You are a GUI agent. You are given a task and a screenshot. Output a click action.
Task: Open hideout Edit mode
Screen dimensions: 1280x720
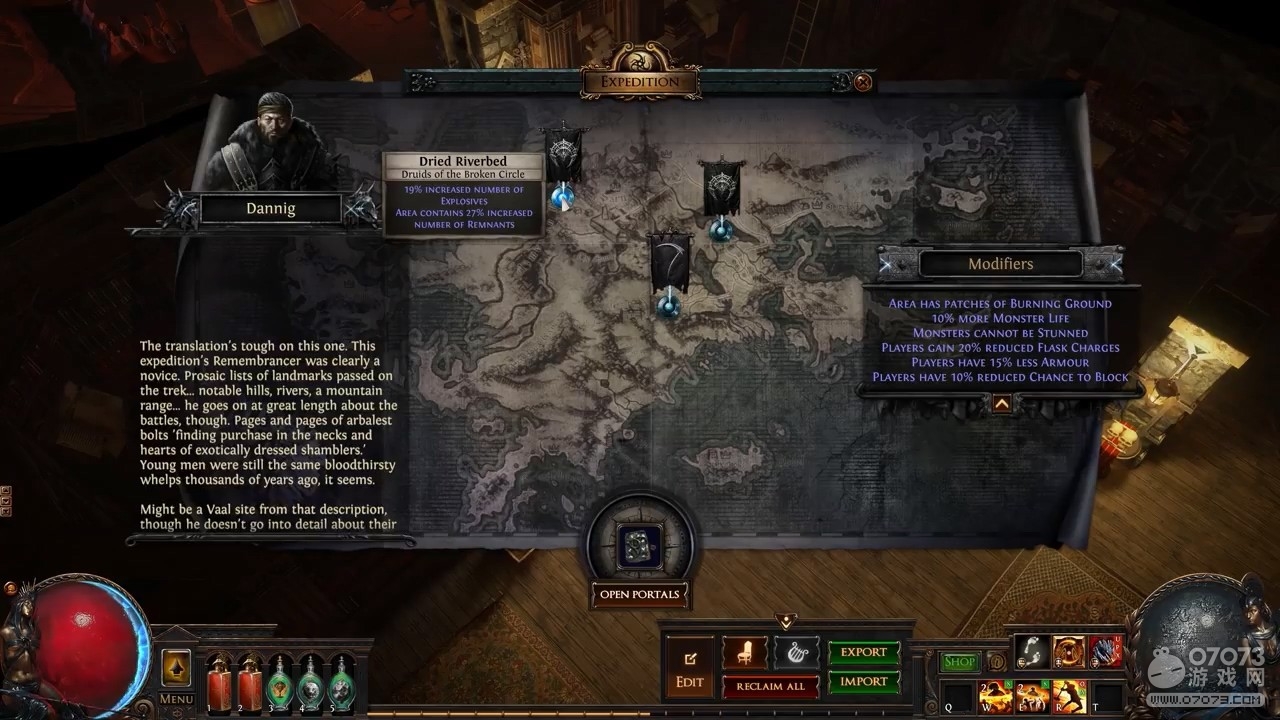pos(690,669)
